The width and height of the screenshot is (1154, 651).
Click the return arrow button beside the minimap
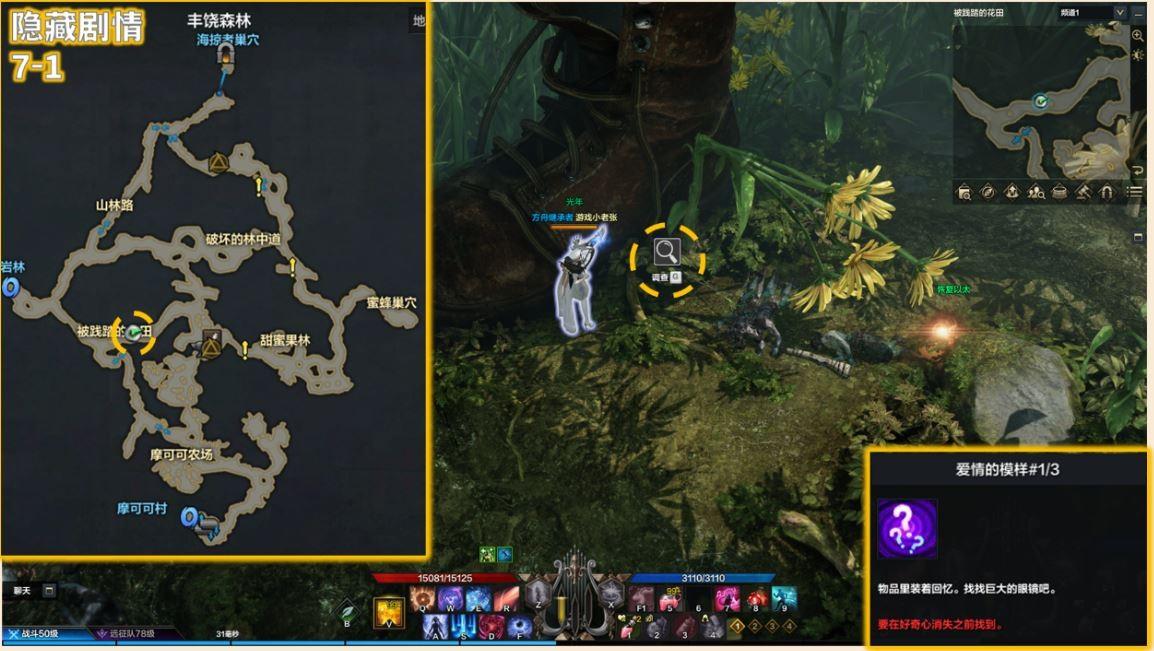pos(1137,170)
